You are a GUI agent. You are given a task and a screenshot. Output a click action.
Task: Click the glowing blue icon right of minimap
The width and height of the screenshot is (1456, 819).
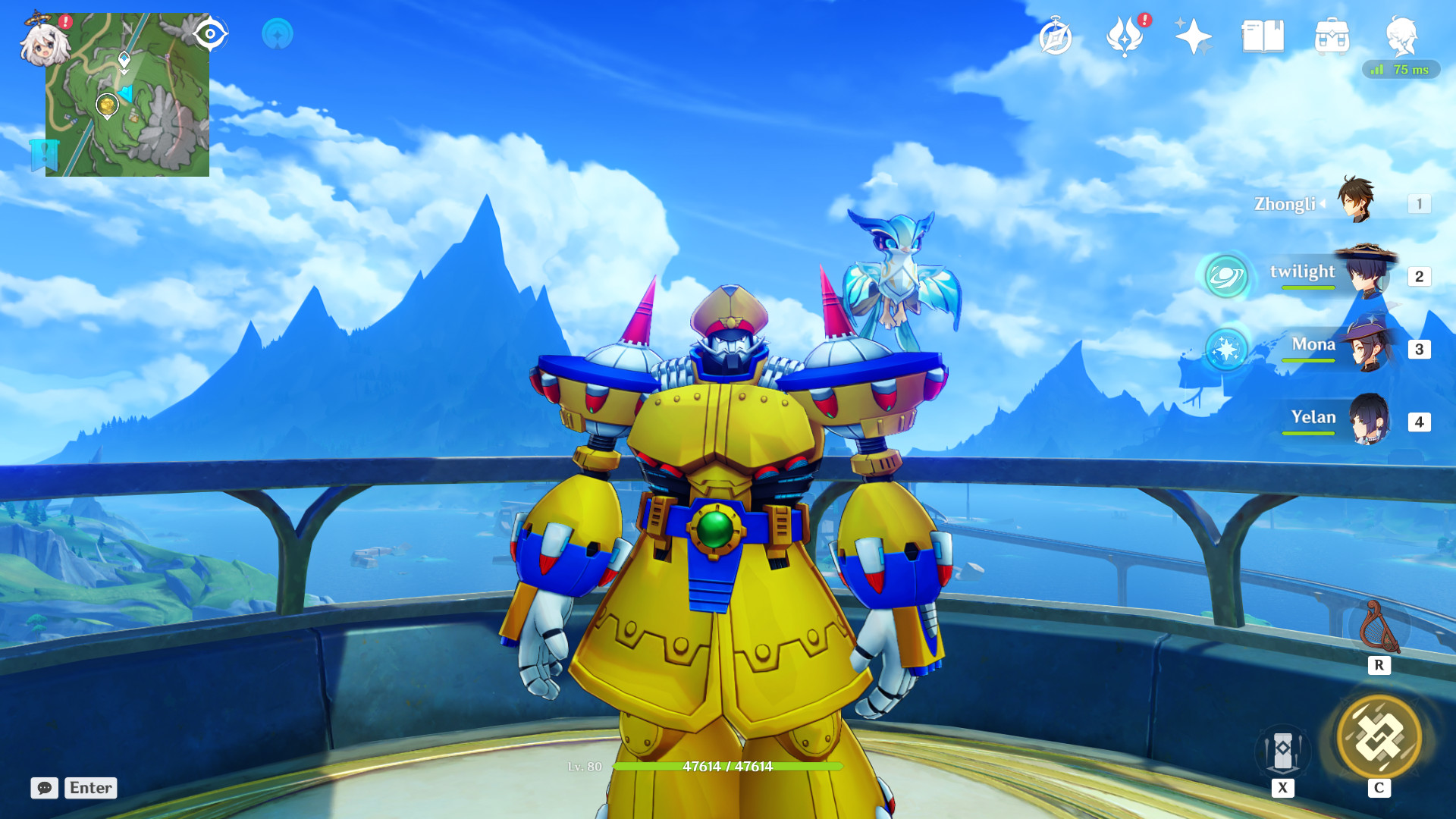pos(278,33)
